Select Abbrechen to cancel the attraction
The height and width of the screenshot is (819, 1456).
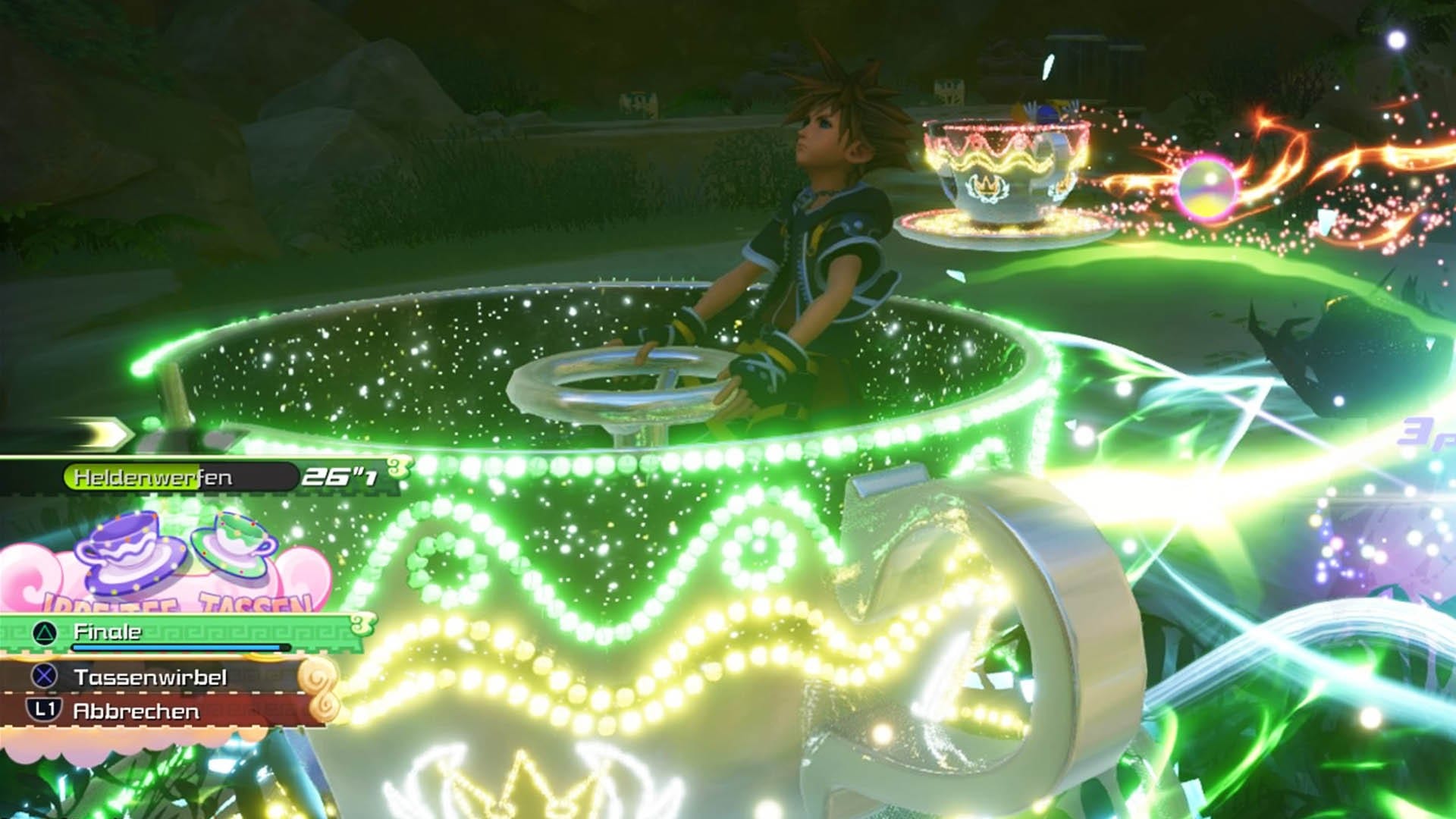point(136,711)
